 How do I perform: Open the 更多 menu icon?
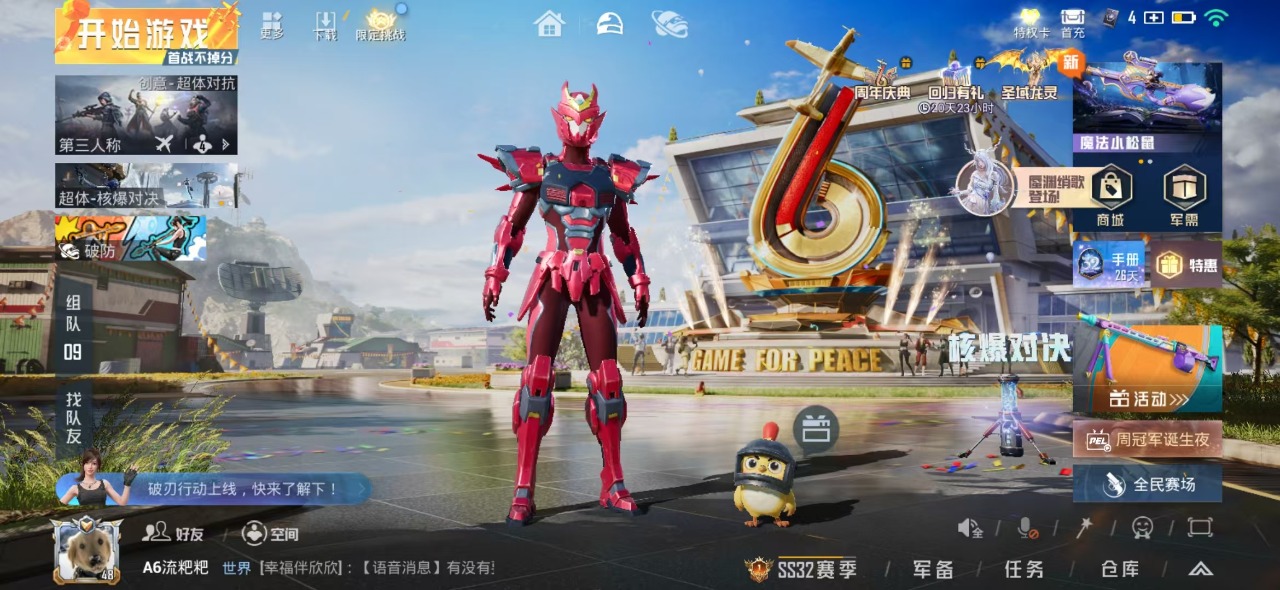click(272, 25)
